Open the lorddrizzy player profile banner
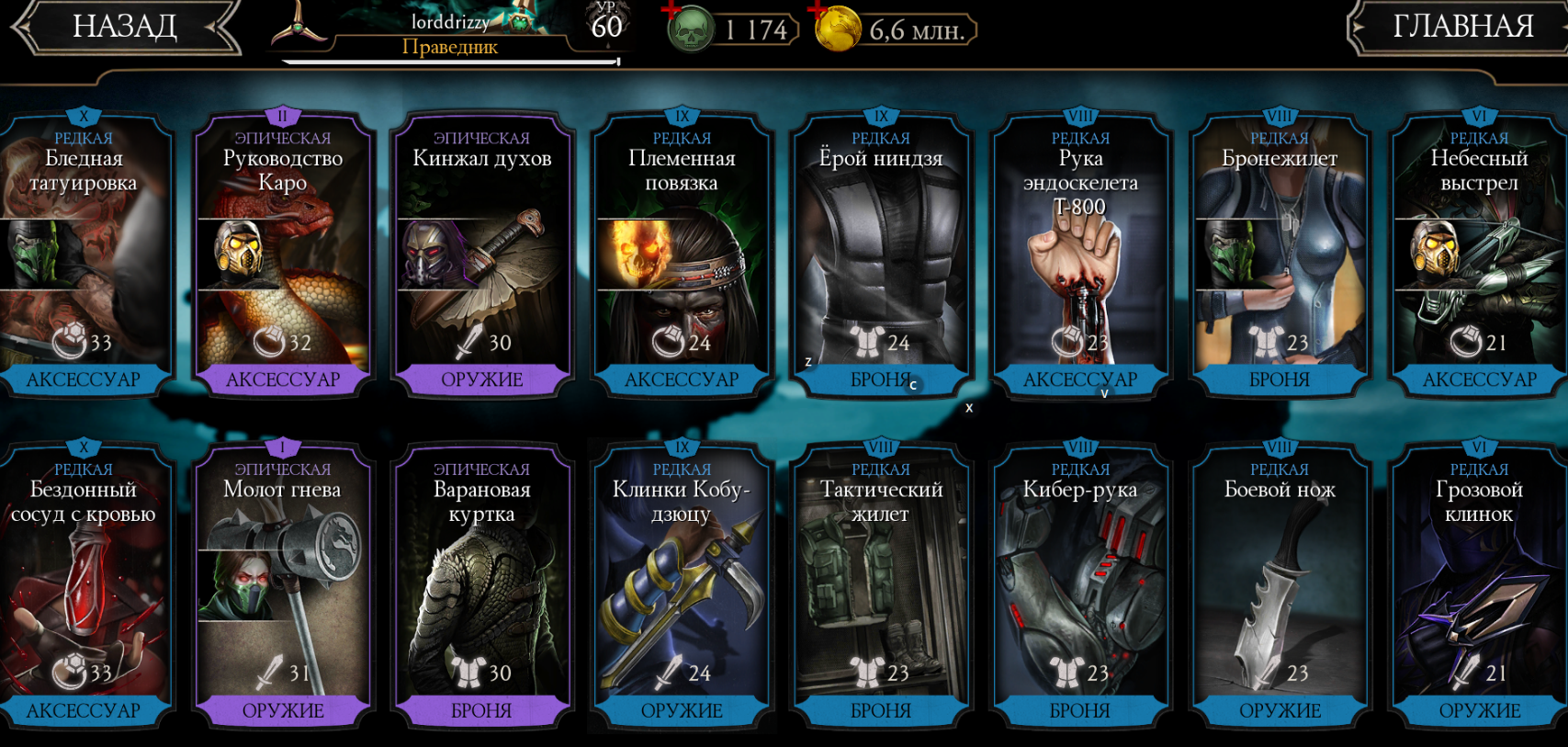This screenshot has width=1568, height=747. [x=450, y=33]
